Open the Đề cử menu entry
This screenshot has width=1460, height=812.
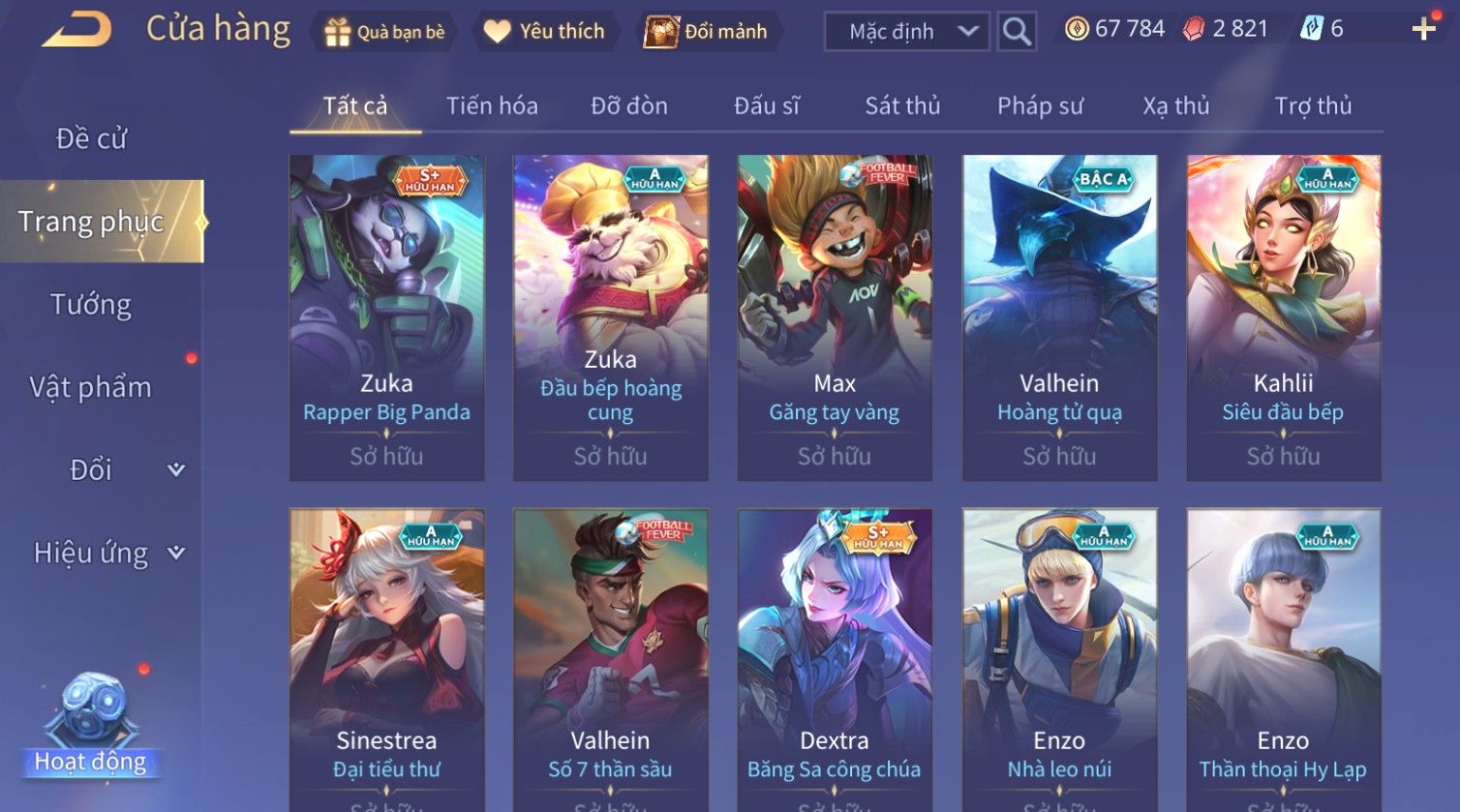tap(92, 139)
